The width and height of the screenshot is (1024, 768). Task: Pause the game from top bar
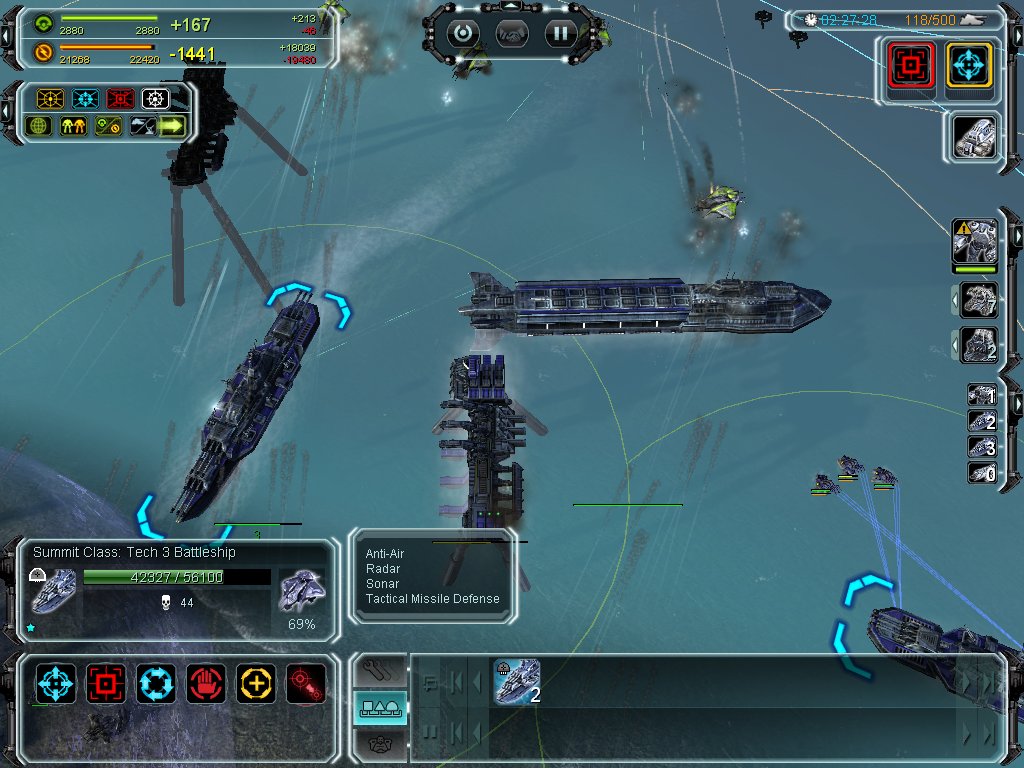(x=561, y=33)
